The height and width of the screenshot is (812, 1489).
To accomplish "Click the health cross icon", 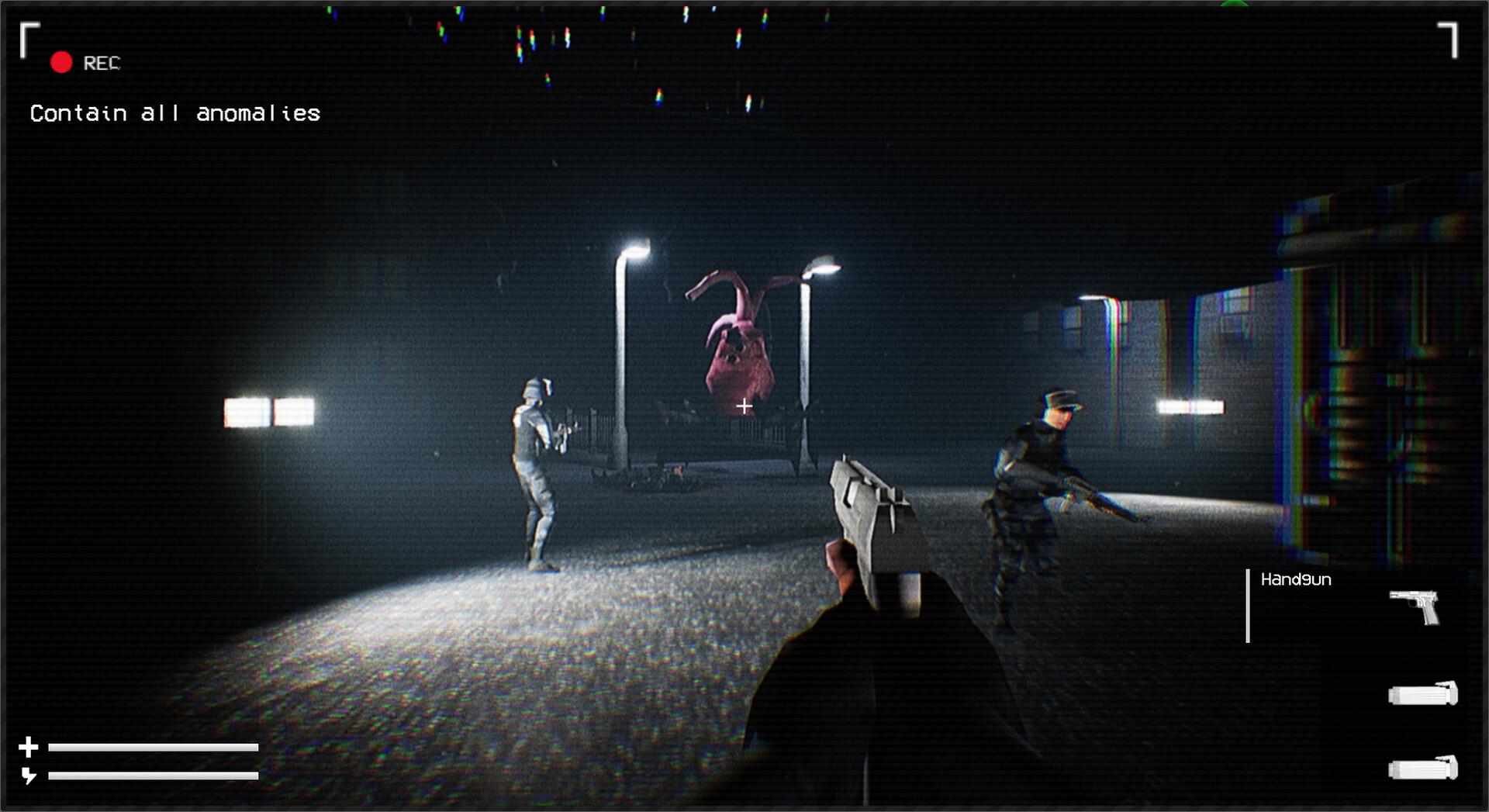I will tap(29, 747).
